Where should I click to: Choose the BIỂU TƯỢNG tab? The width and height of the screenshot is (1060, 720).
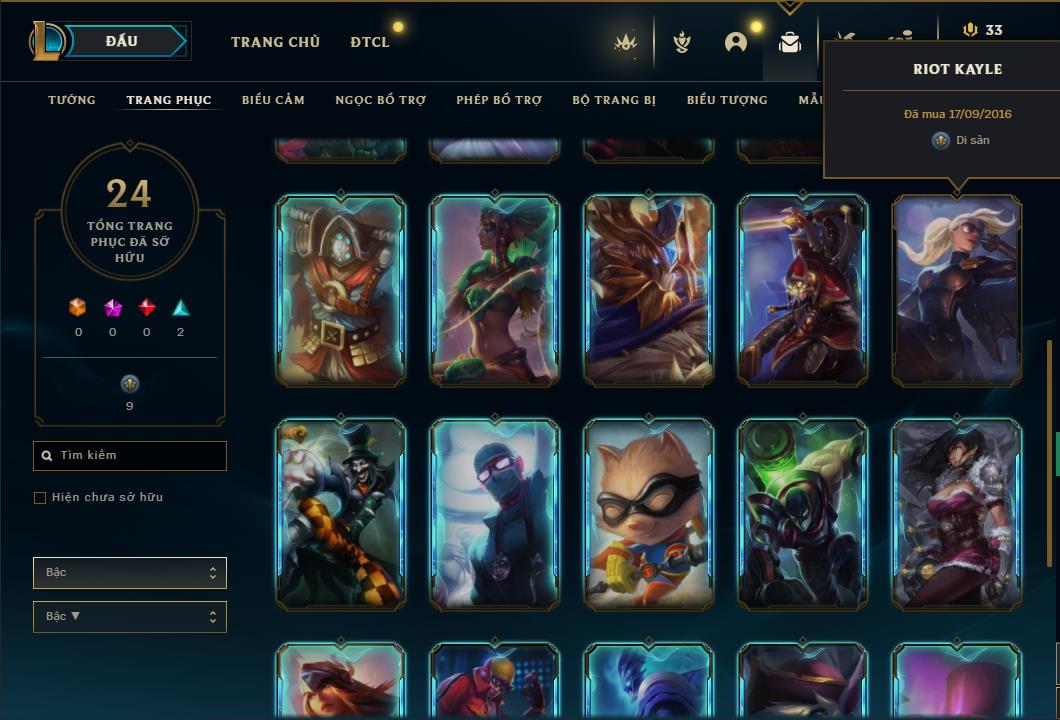(727, 100)
